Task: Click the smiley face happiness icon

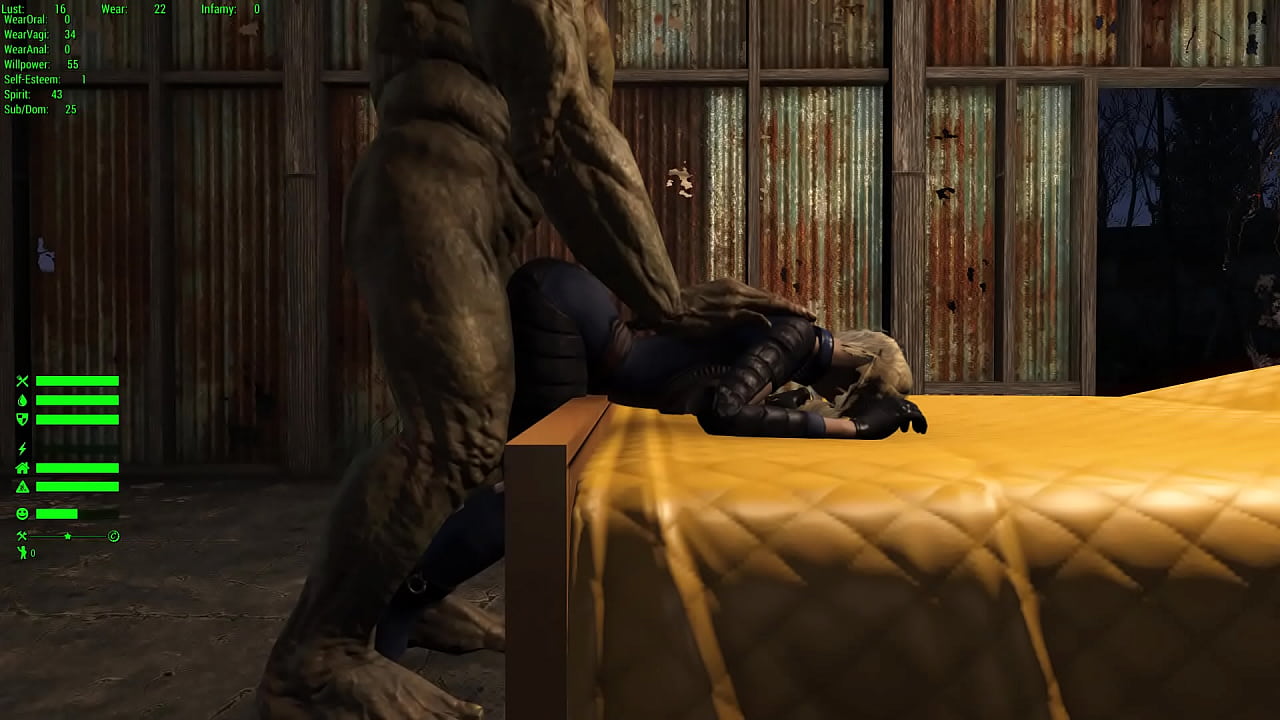Action: pos(22,513)
